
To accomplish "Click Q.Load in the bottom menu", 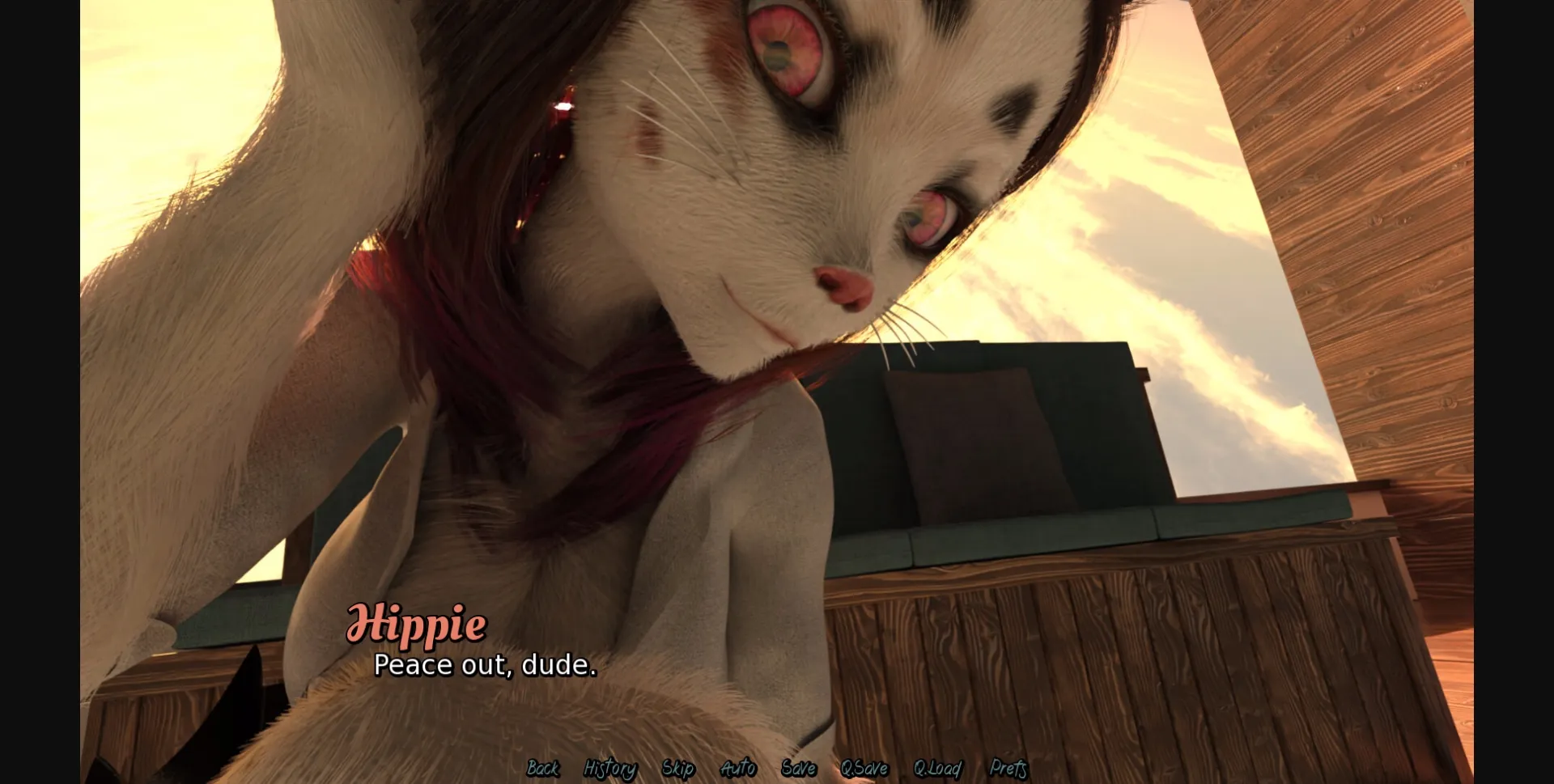I will pyautogui.click(x=937, y=769).
